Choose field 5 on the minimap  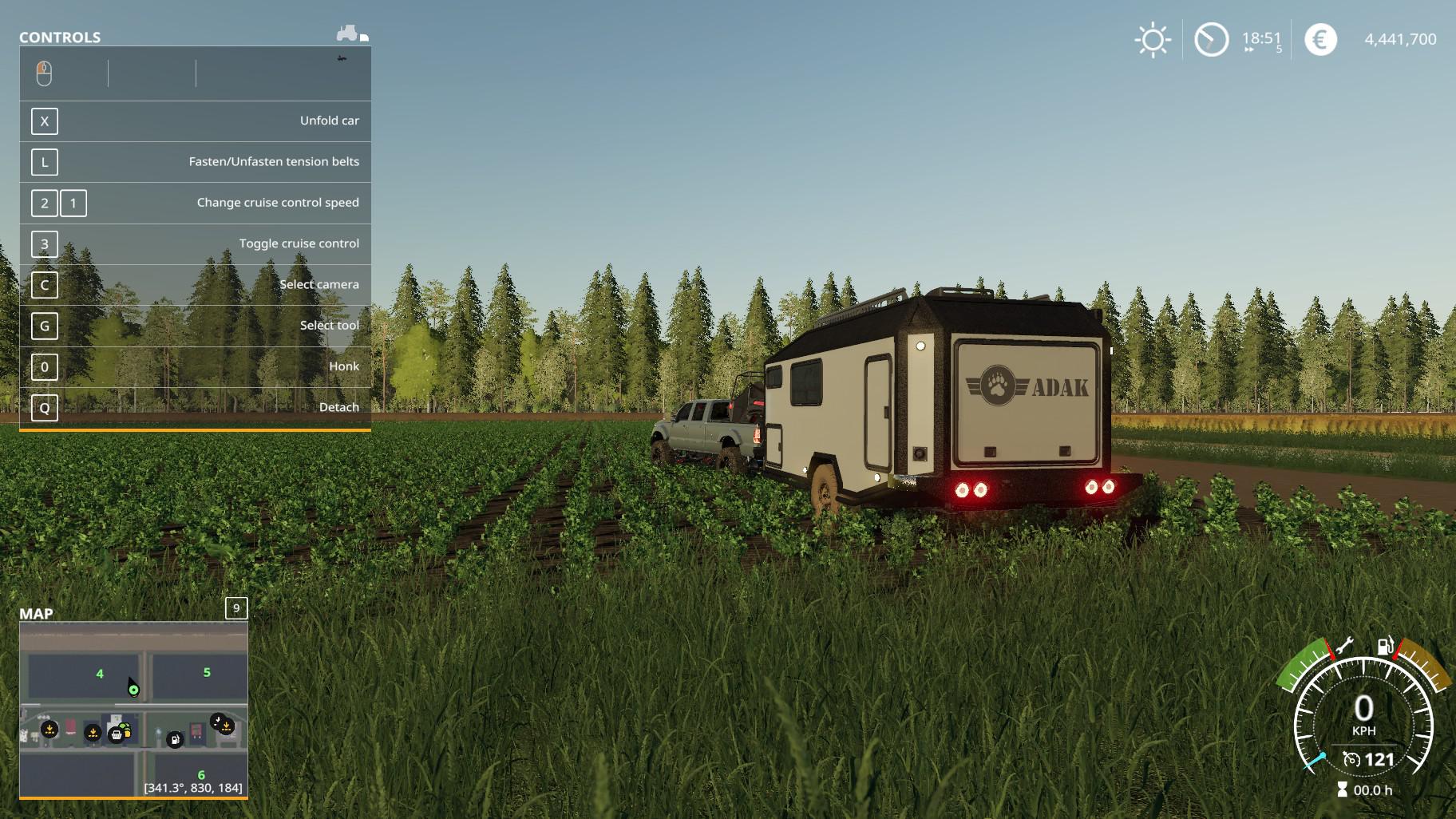(207, 672)
